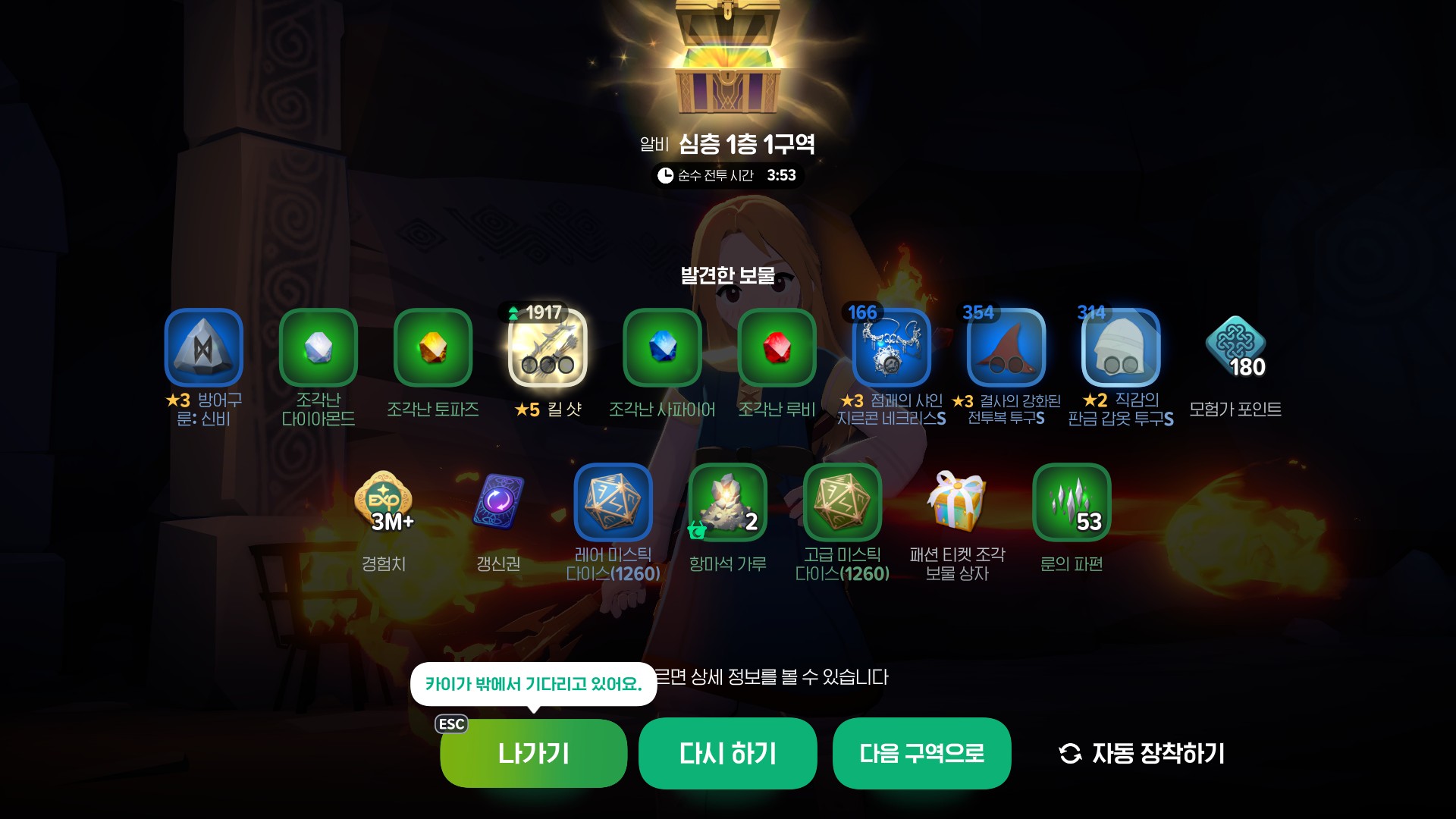Select the ★3 전투복 투구 red hat
The width and height of the screenshot is (1456, 819).
[x=1006, y=348]
